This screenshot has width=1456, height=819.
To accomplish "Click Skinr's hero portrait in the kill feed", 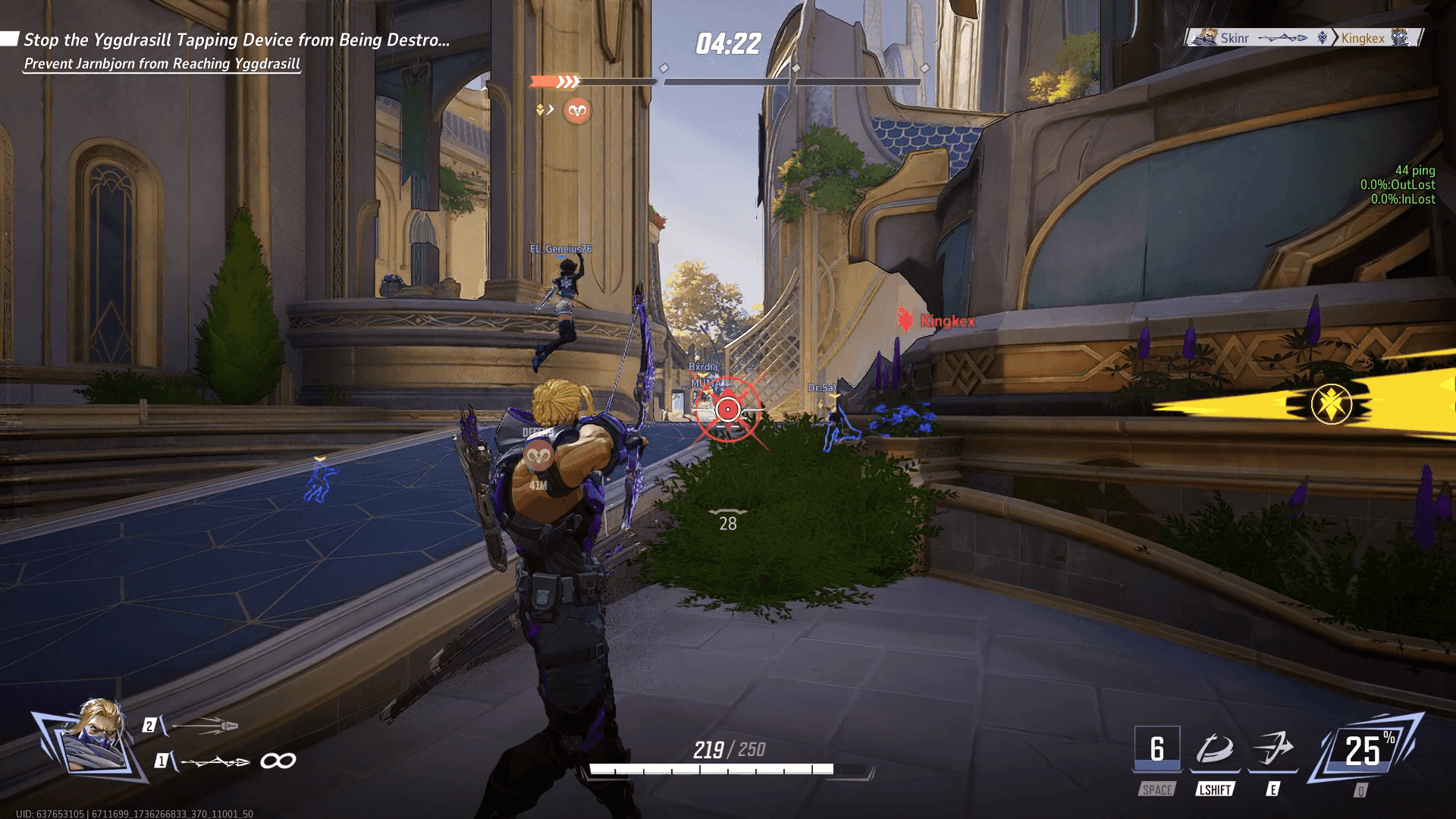I will [1207, 36].
